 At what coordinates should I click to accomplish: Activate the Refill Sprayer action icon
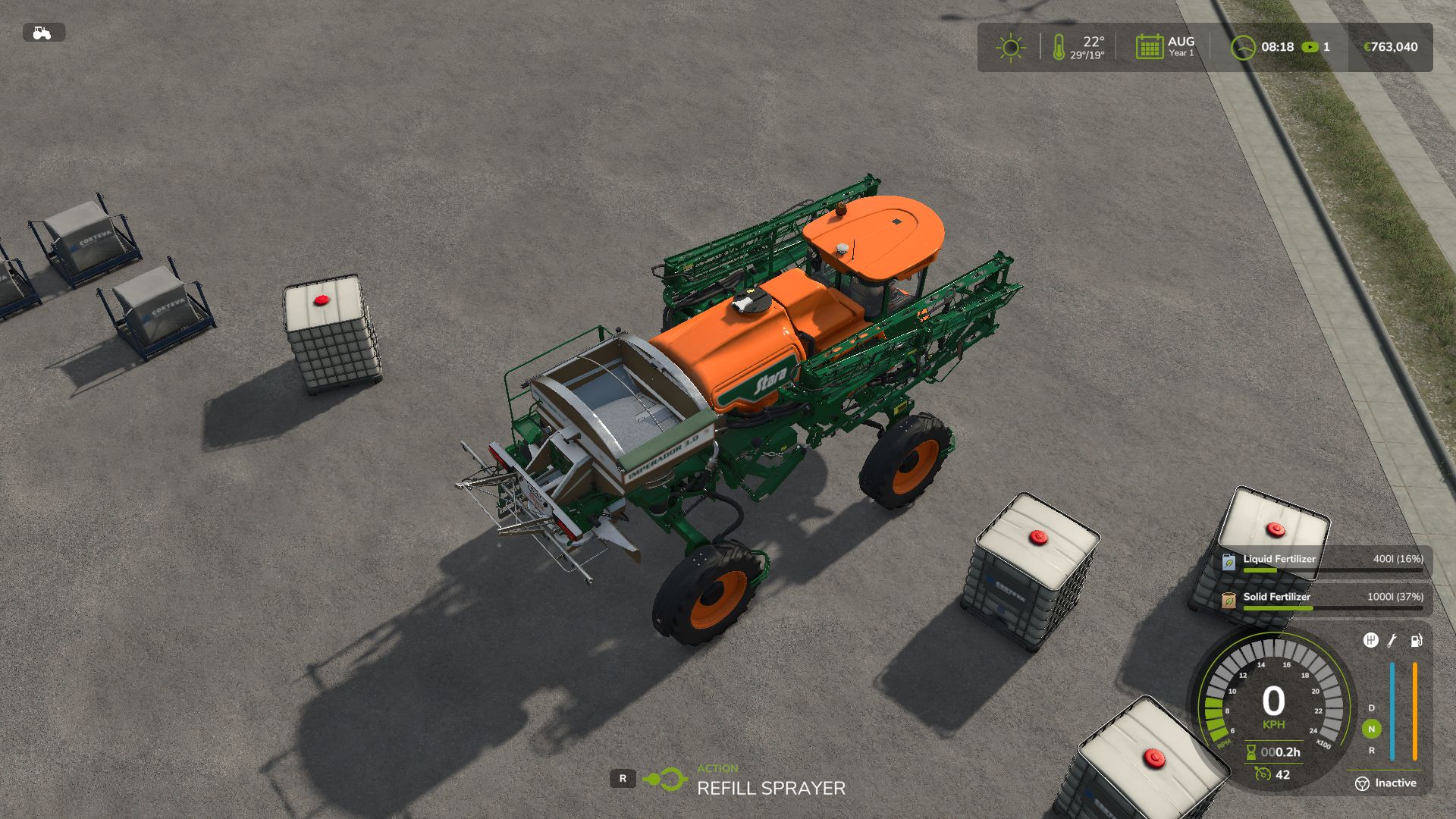click(665, 779)
